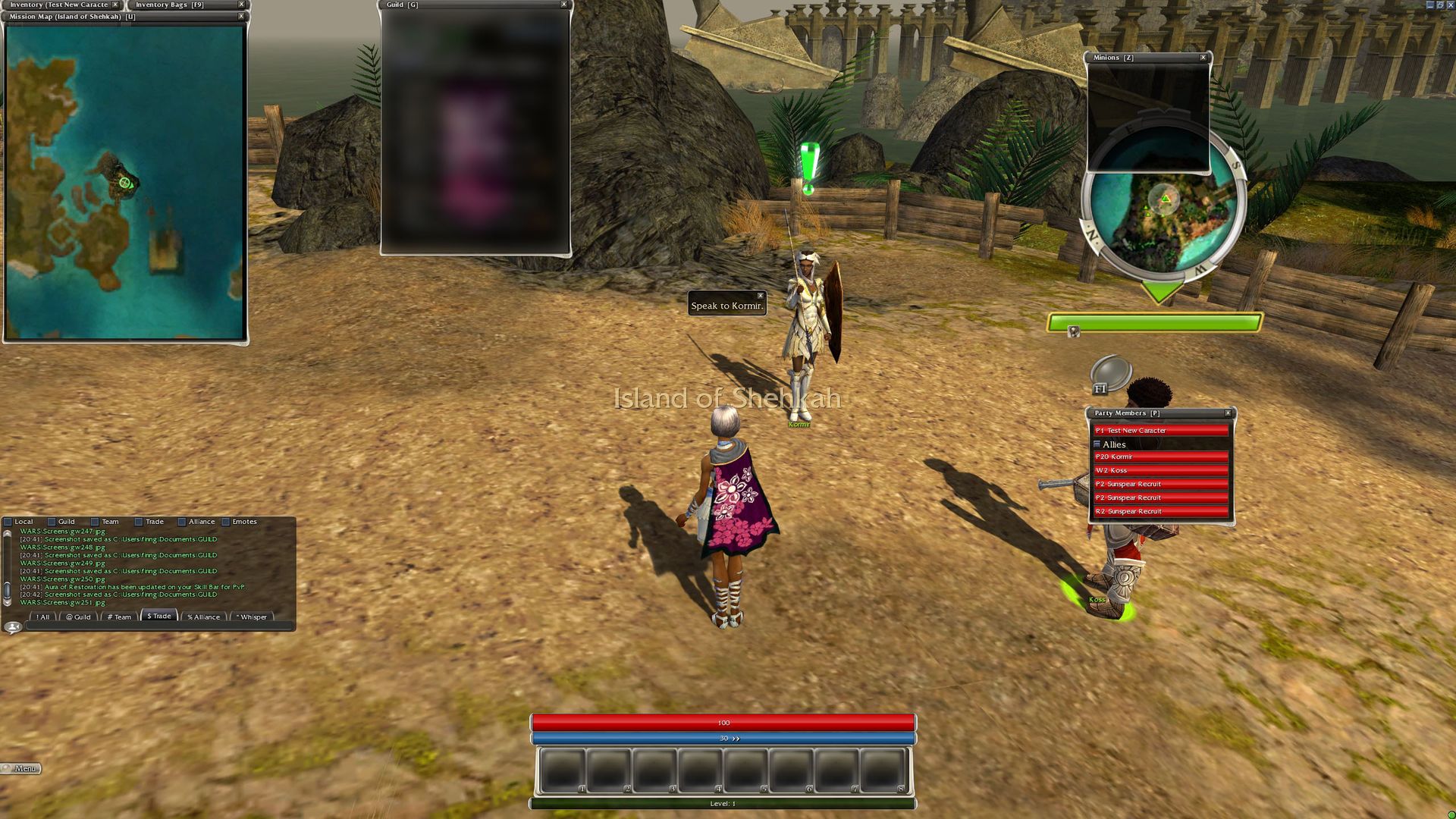Collapse the Allies section
1456x819 pixels.
[x=1097, y=444]
